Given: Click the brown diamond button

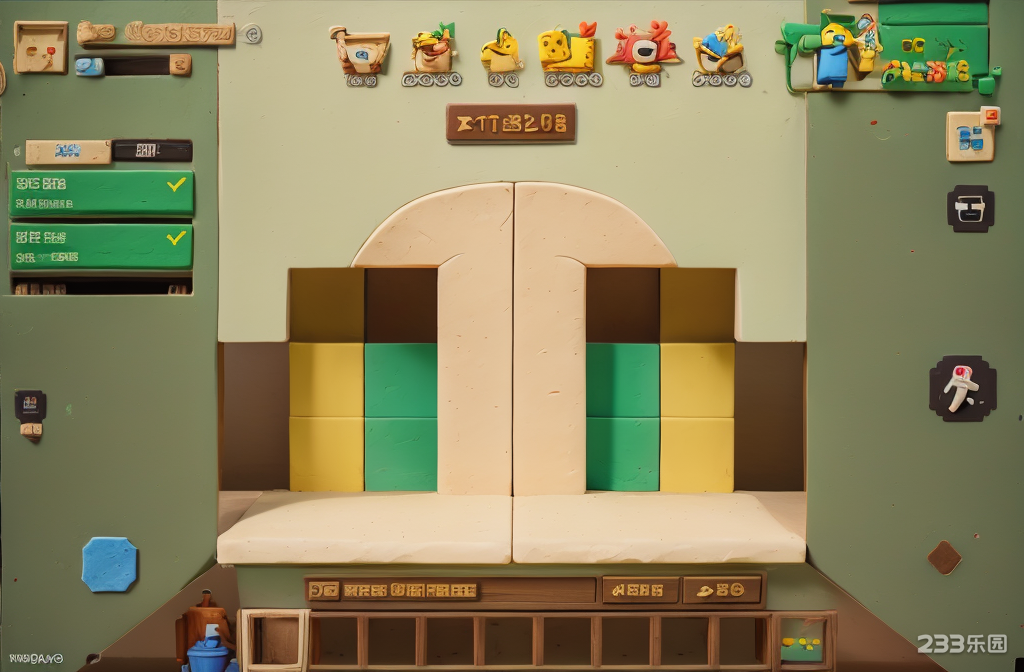Looking at the screenshot, I should click(944, 557).
